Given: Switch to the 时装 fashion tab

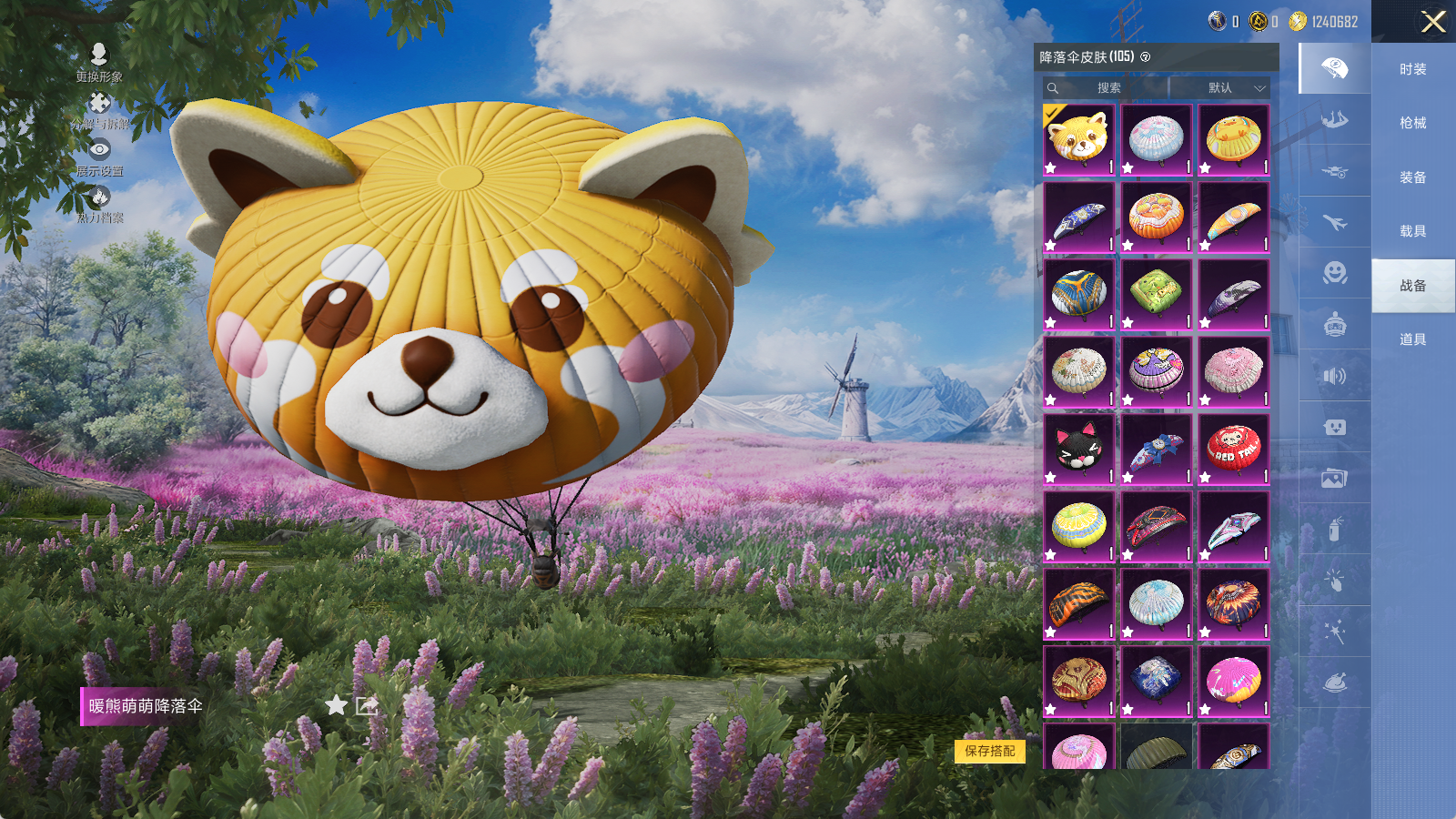Looking at the screenshot, I should tap(1412, 69).
